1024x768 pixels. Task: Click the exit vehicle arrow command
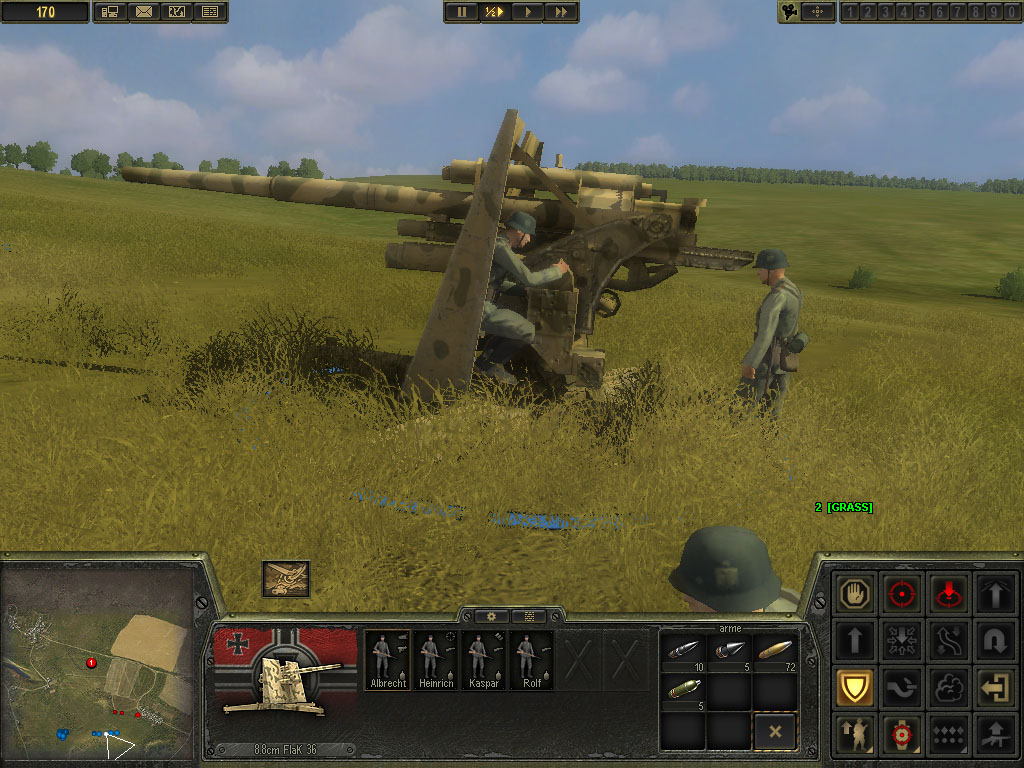tap(995, 688)
